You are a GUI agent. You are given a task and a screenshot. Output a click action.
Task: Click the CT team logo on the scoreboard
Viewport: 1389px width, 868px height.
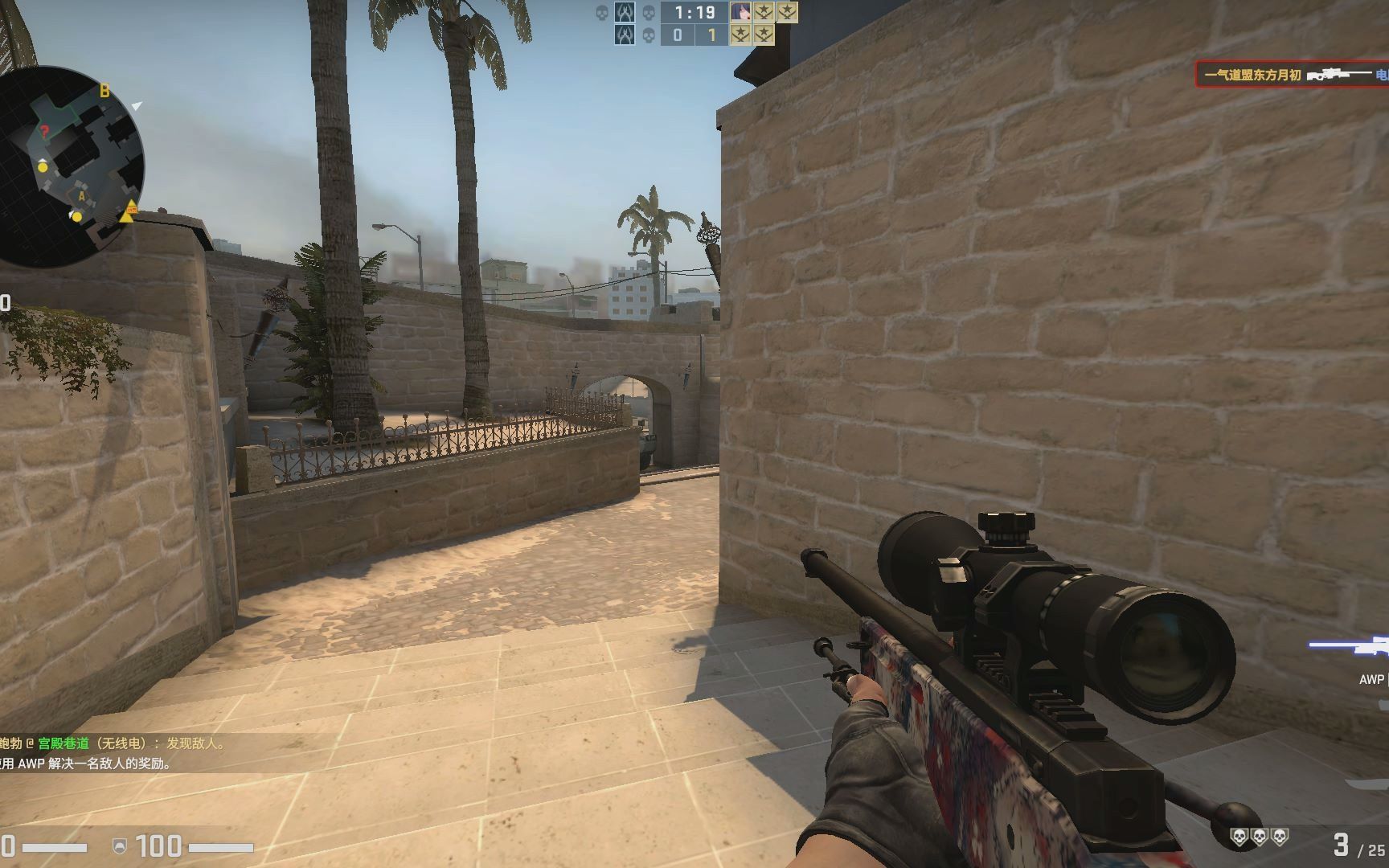click(x=625, y=12)
